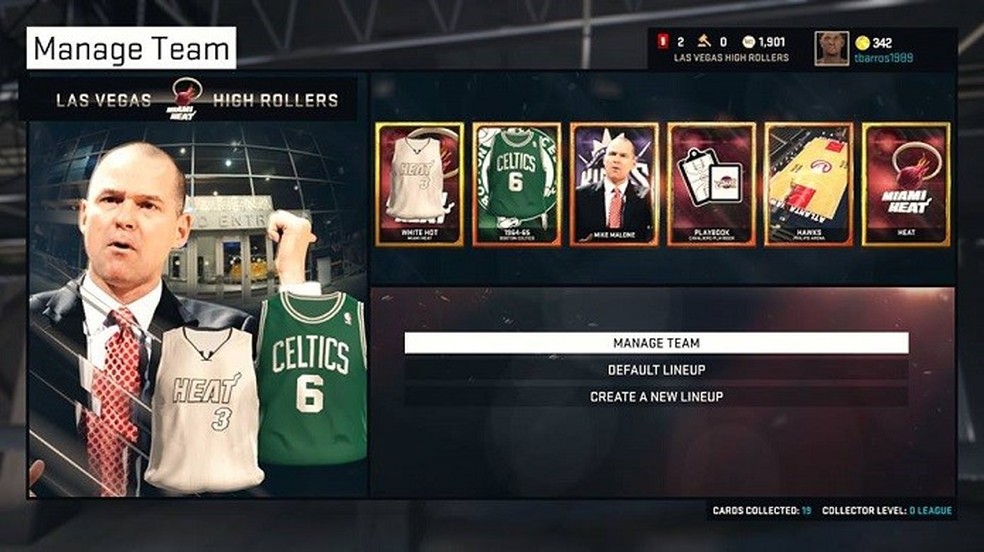Click the tbarros1989 player profile avatar
The image size is (984, 552).
(831, 48)
